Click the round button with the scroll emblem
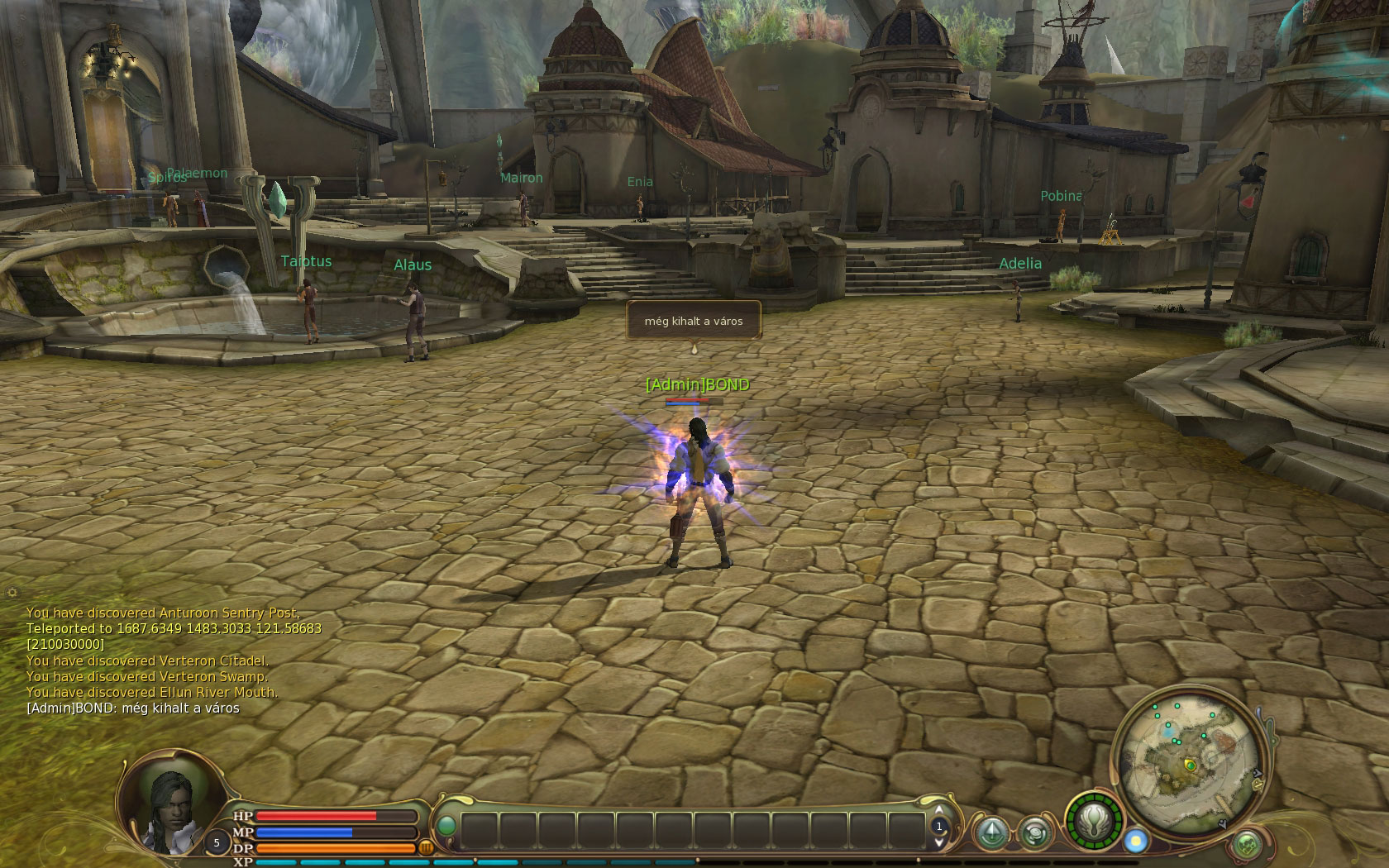Image resolution: width=1389 pixels, height=868 pixels. click(x=1034, y=833)
